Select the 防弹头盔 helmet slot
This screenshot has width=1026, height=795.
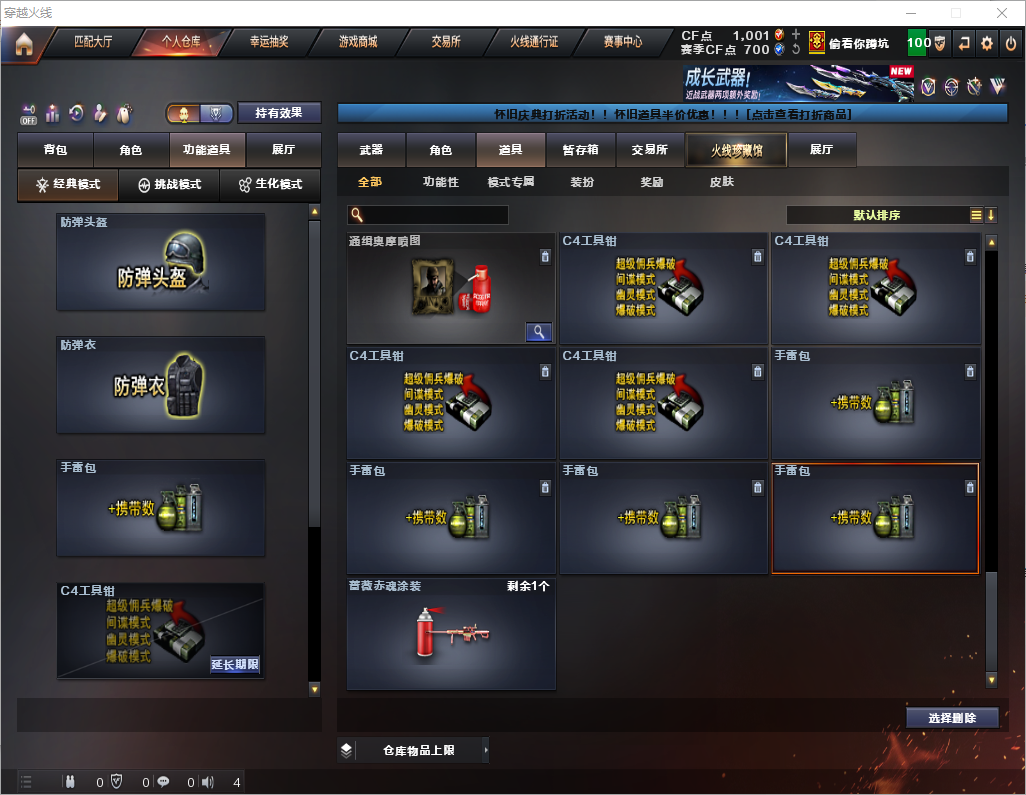[161, 262]
